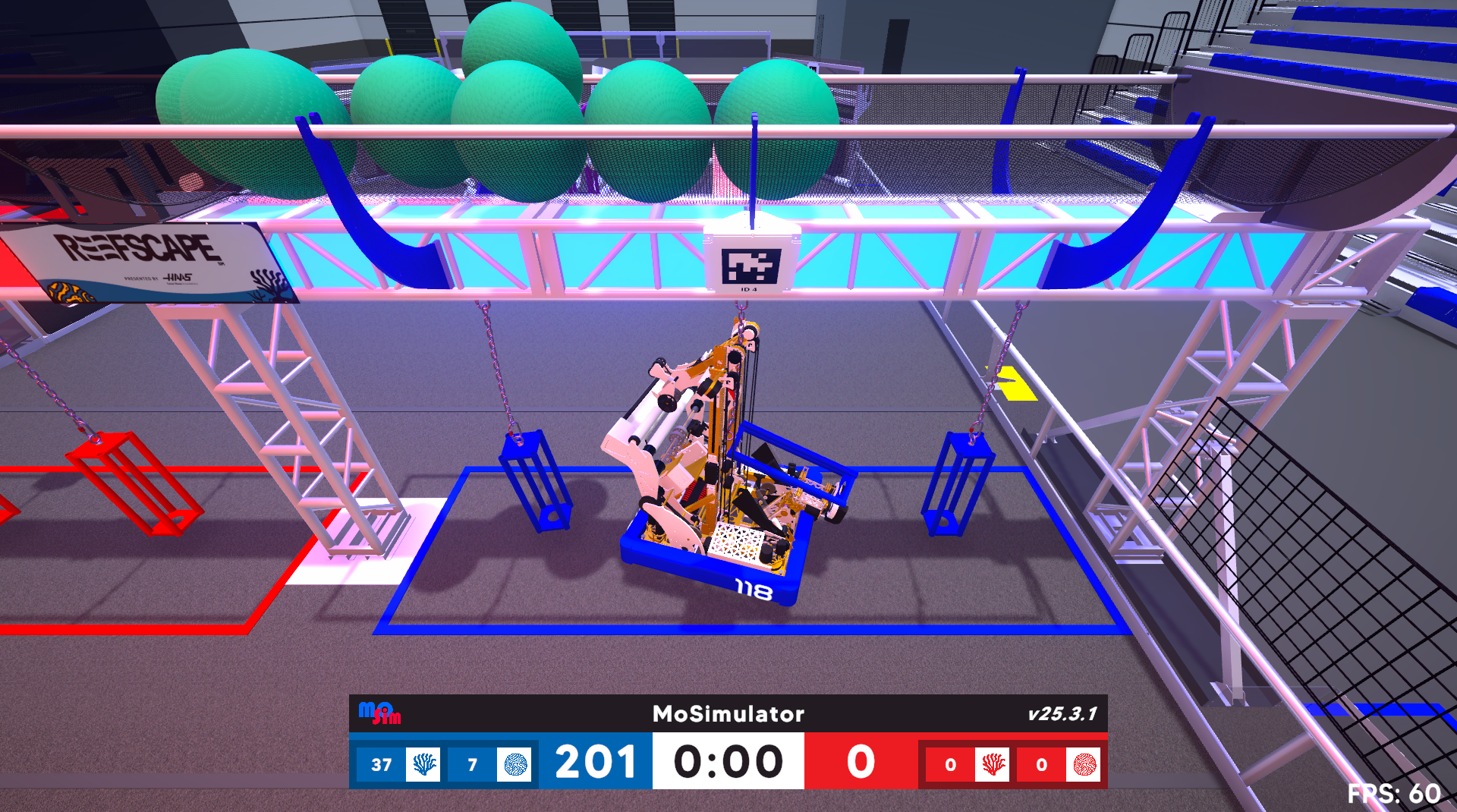Image resolution: width=1457 pixels, height=812 pixels.
Task: Click the red alliance algae icon
Action: point(1085,764)
